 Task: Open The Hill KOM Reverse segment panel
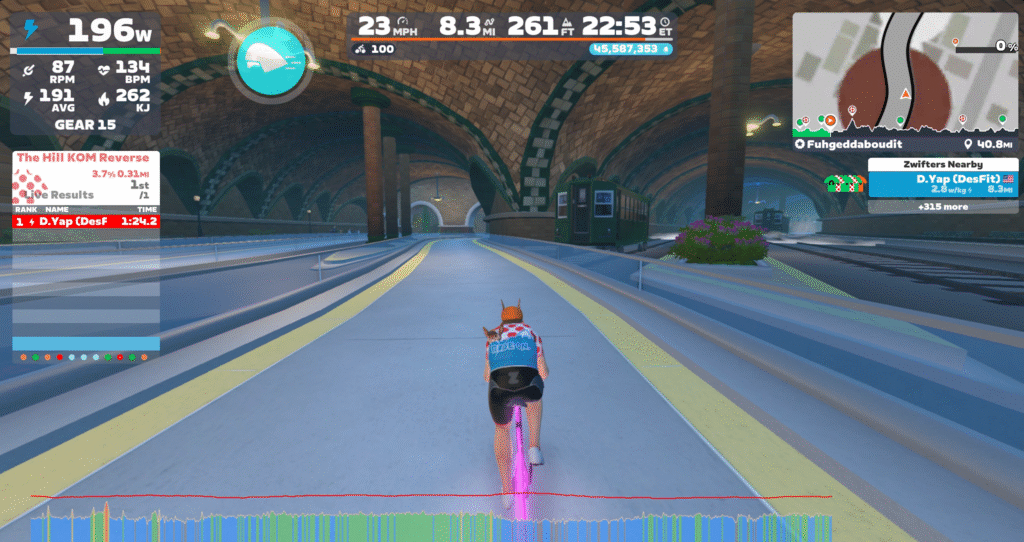[x=85, y=158]
